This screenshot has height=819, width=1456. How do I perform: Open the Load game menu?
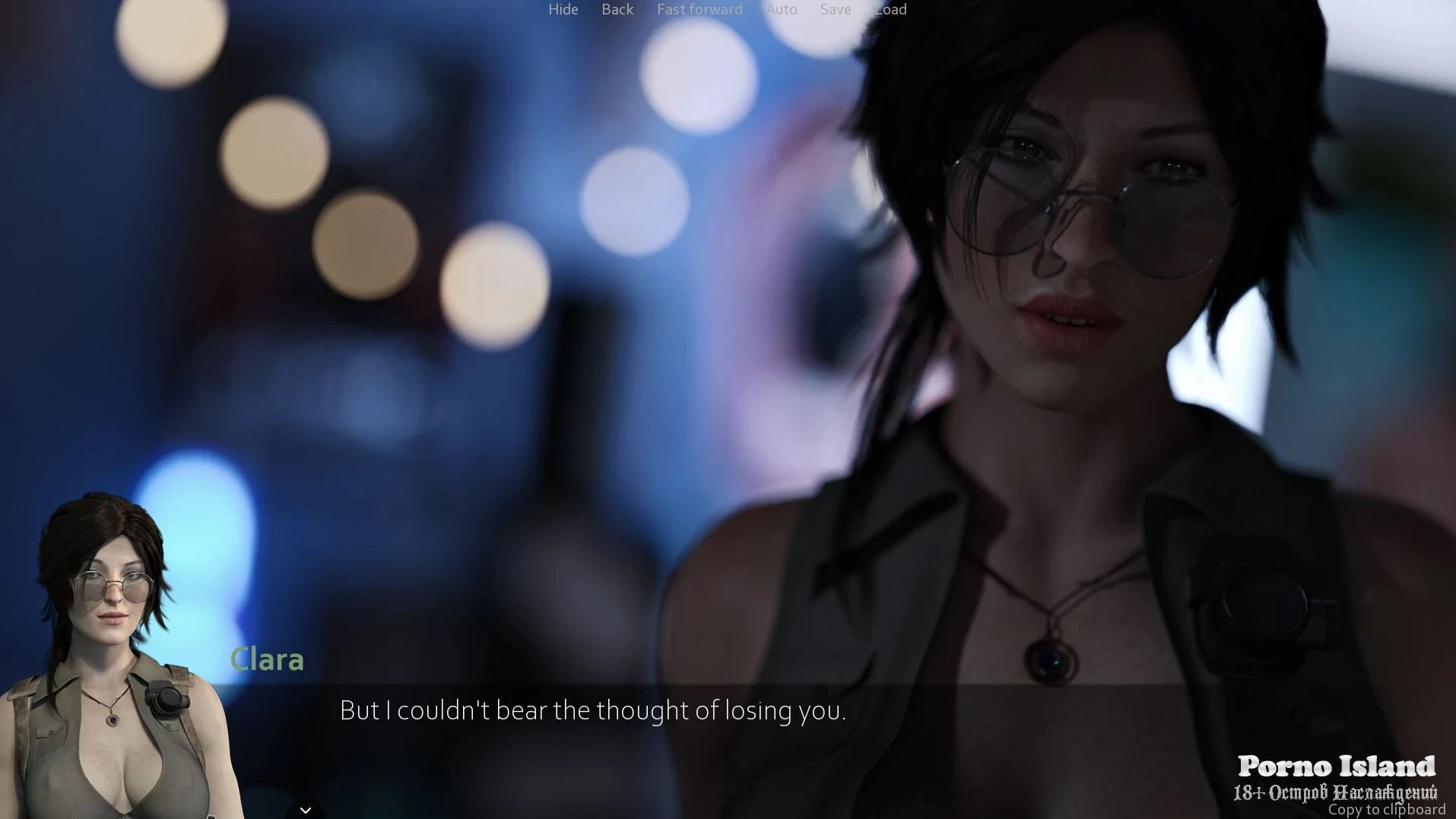tap(890, 10)
